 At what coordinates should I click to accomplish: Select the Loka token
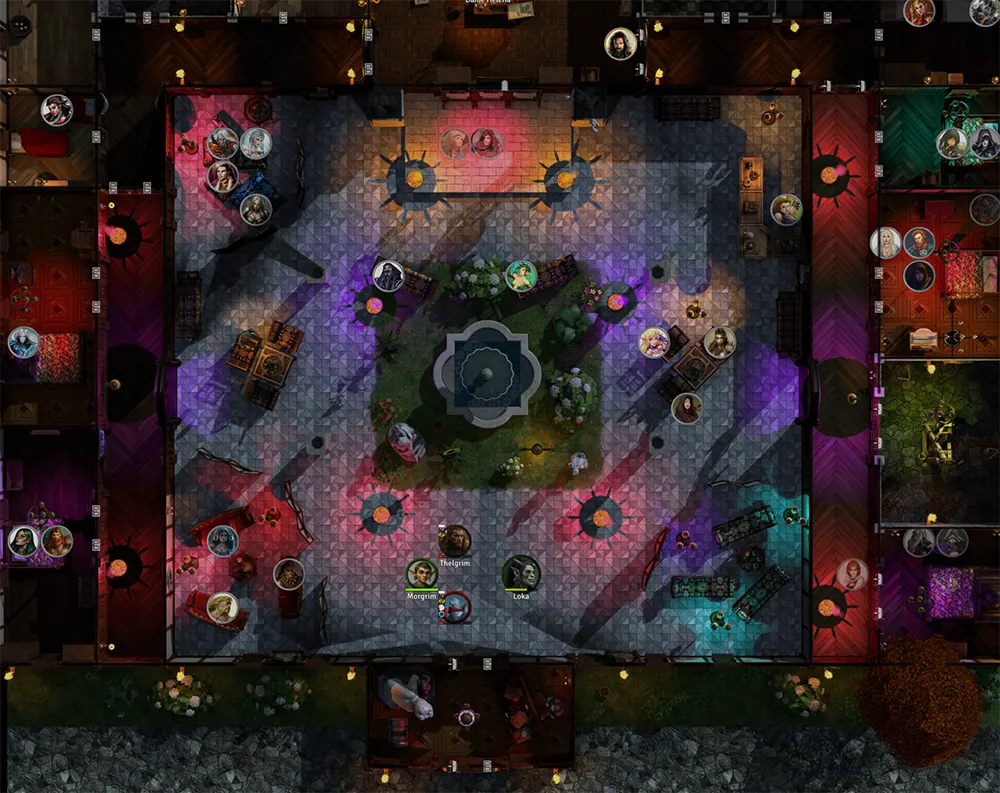pyautogui.click(x=521, y=573)
